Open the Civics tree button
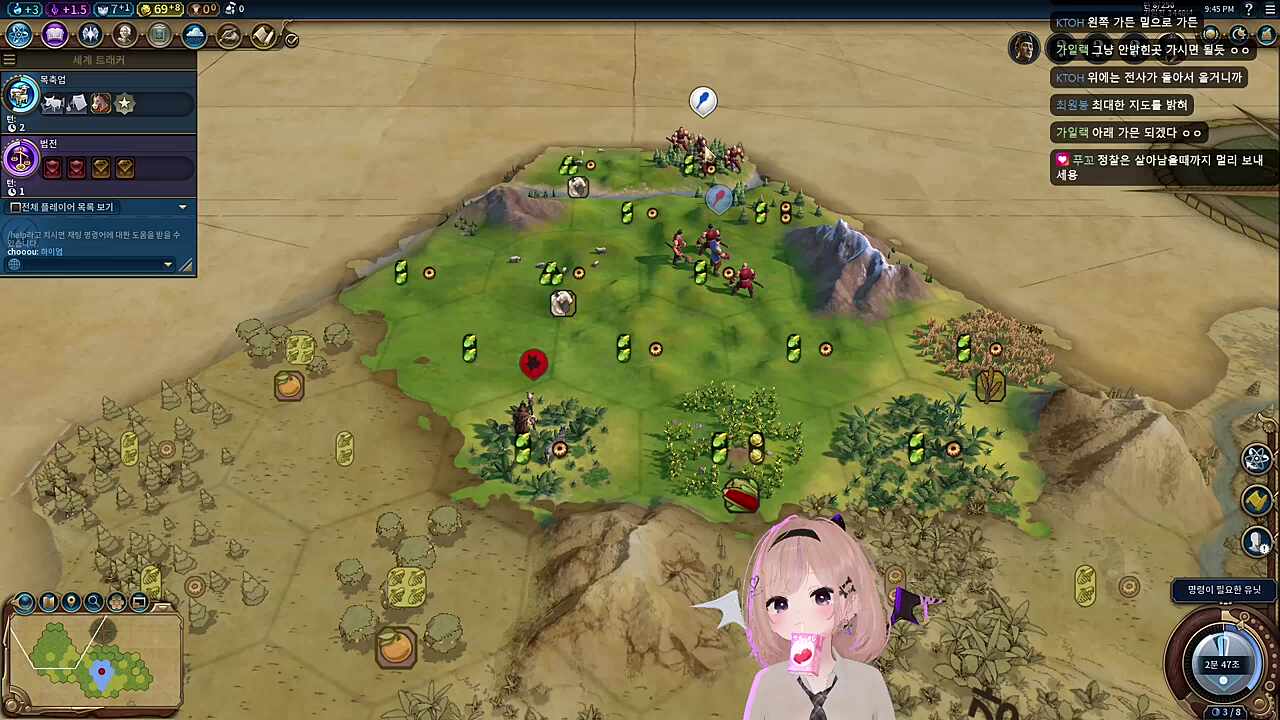Image resolution: width=1280 pixels, height=720 pixels. tap(54, 35)
